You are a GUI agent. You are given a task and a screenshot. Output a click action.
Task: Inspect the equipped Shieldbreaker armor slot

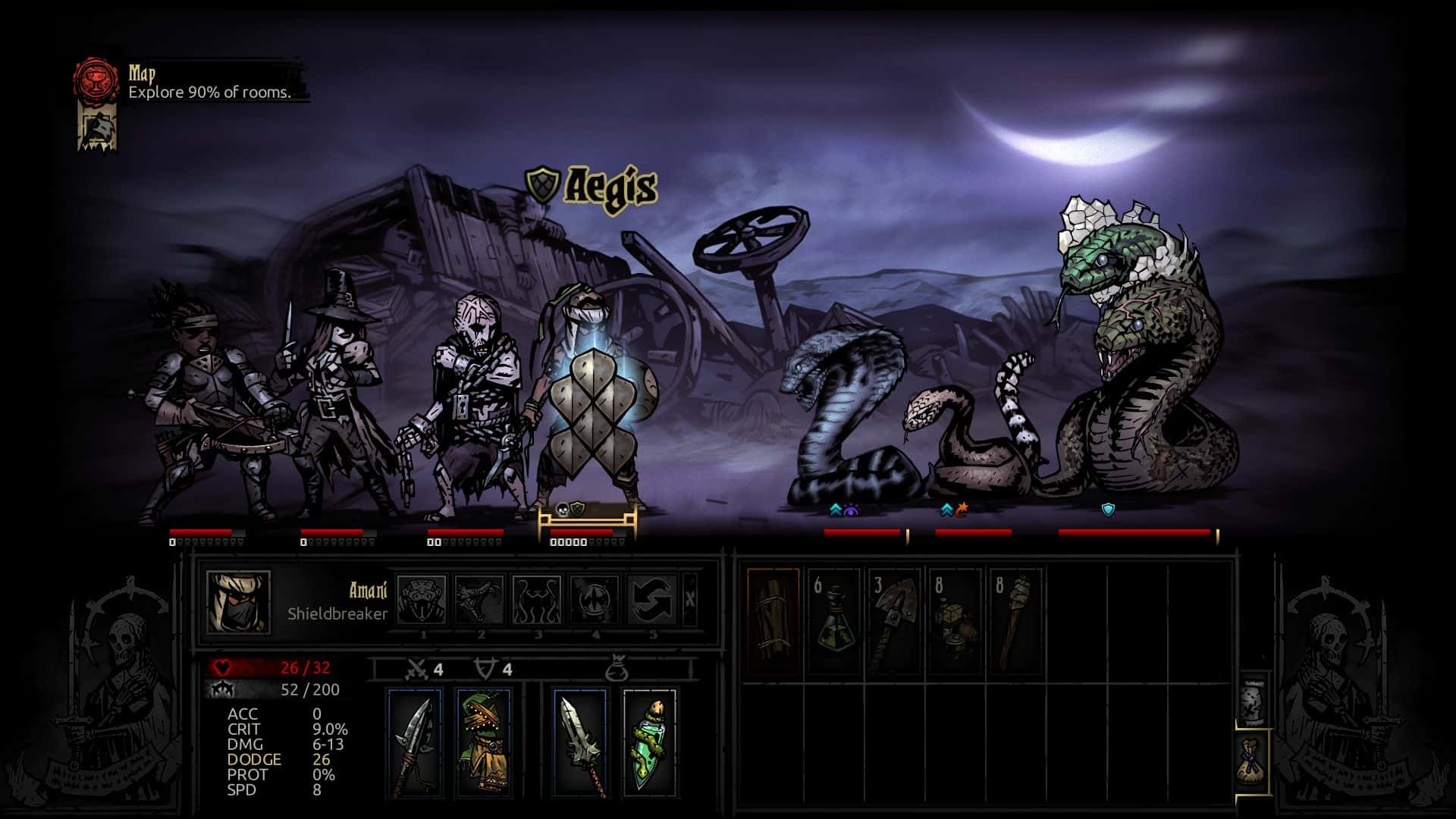coord(483,743)
